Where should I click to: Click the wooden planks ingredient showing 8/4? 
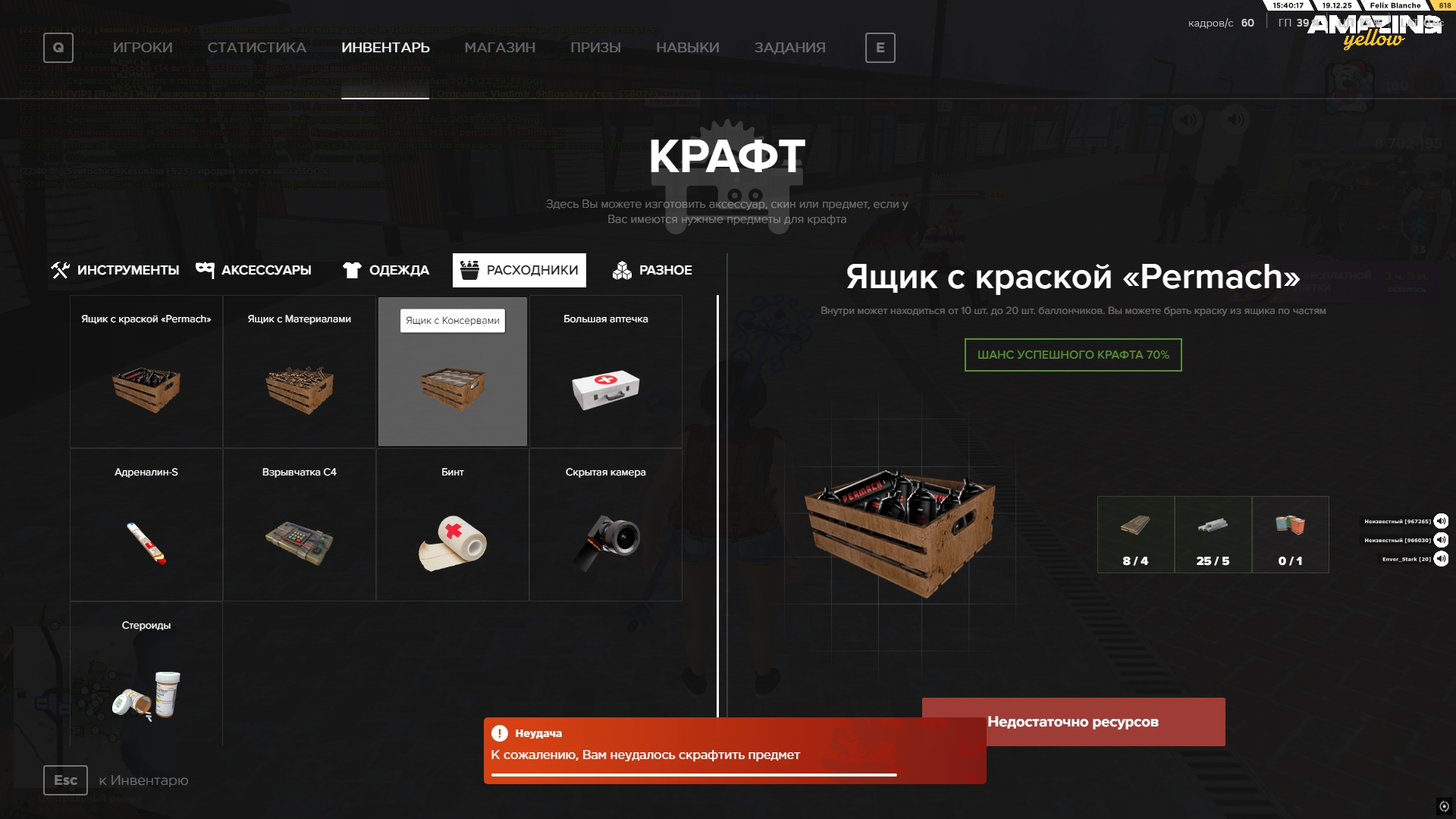[1135, 535]
